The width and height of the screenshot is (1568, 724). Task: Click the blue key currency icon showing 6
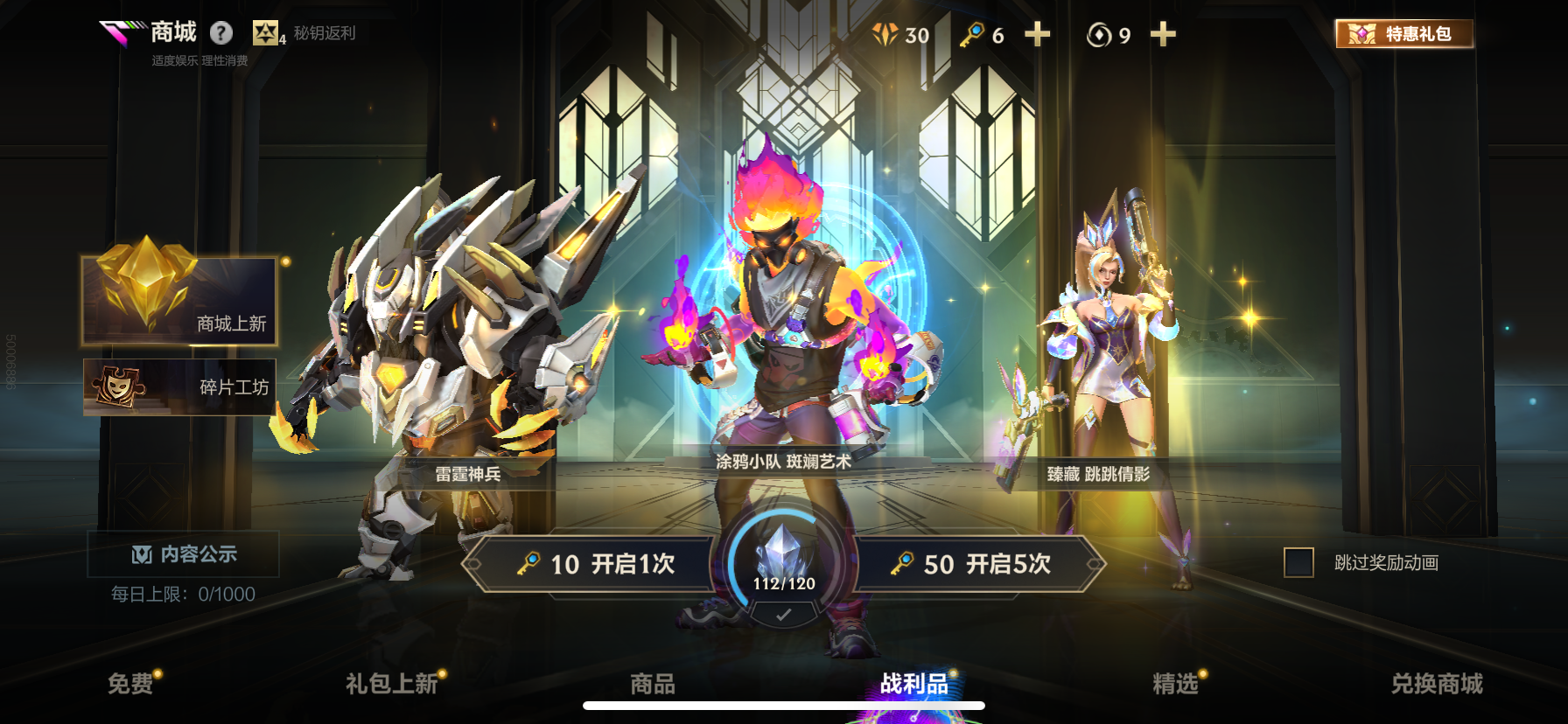pyautogui.click(x=971, y=35)
